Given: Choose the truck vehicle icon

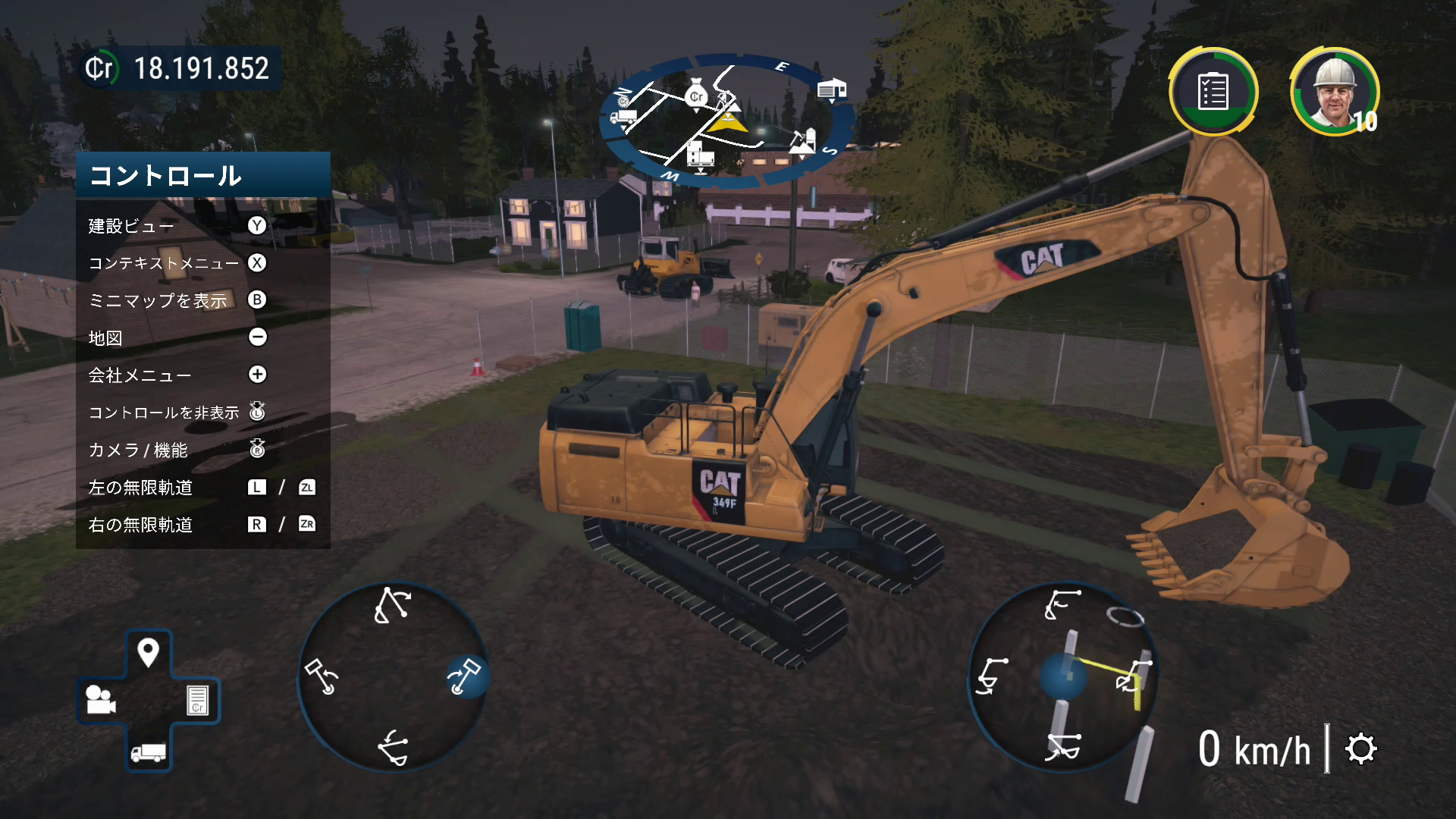Looking at the screenshot, I should coord(148,751).
